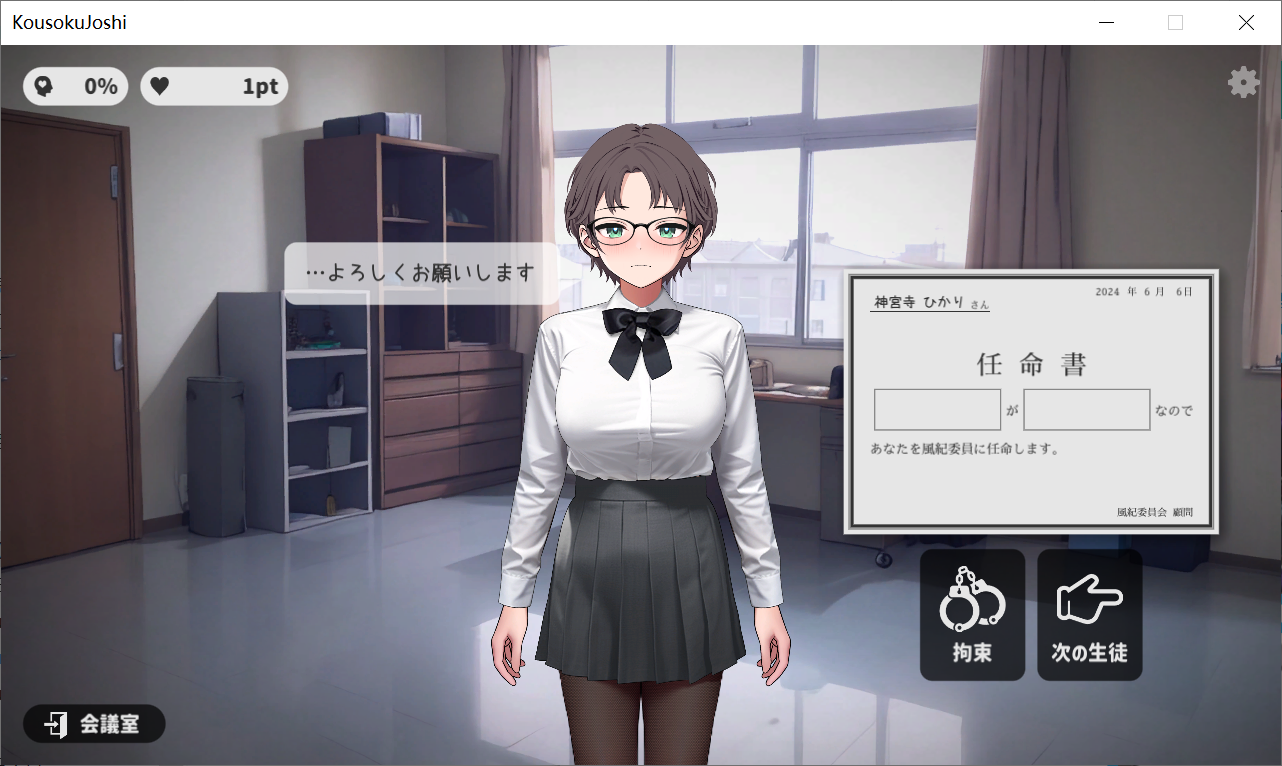This screenshot has width=1282, height=766.
Task: Open the gear settings menu
Action: [1243, 82]
